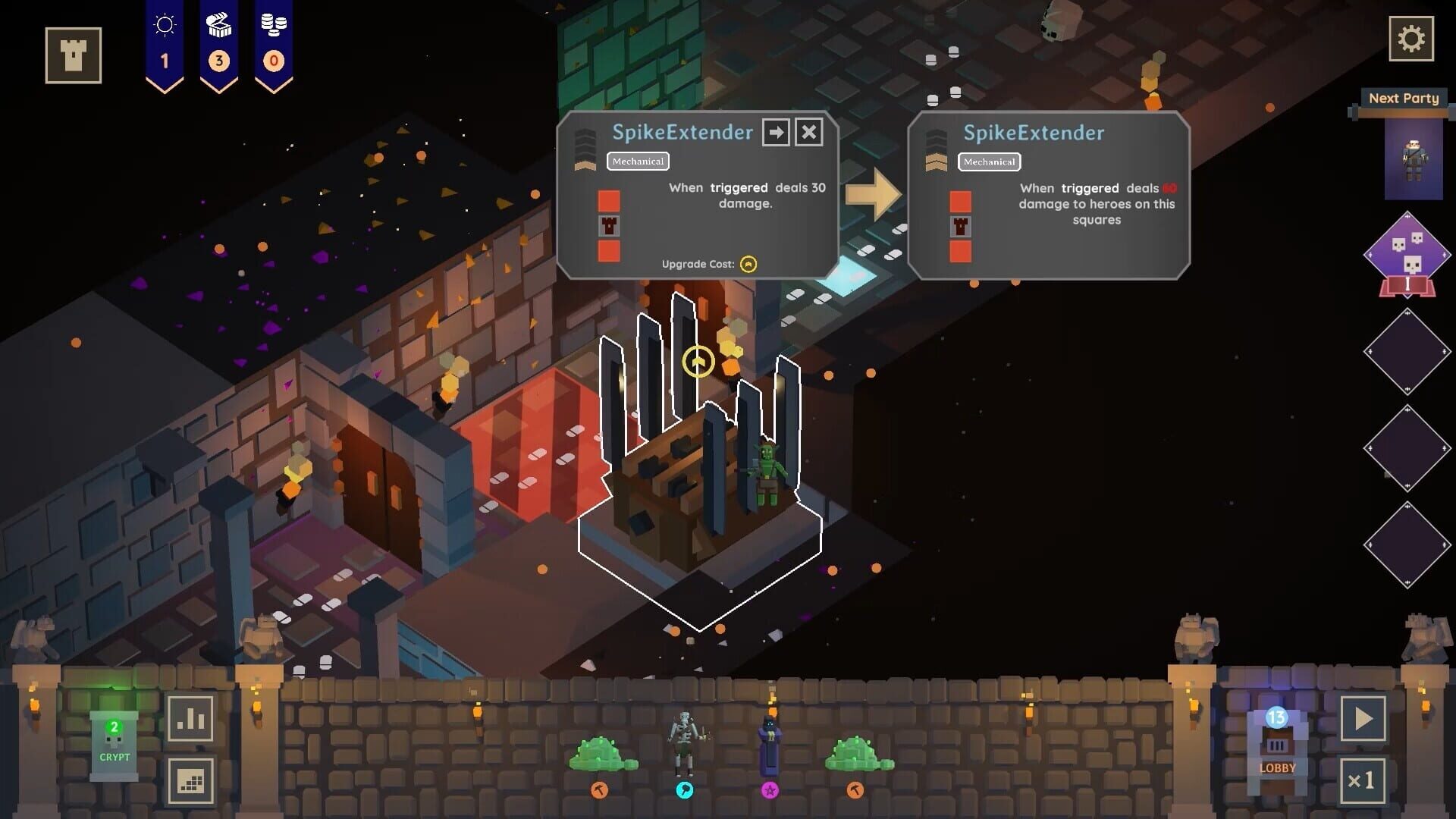Screen dimensions: 1456x819
Task: Toggle the Mechanical tag on the left SpikeExtender card
Action: (x=638, y=162)
